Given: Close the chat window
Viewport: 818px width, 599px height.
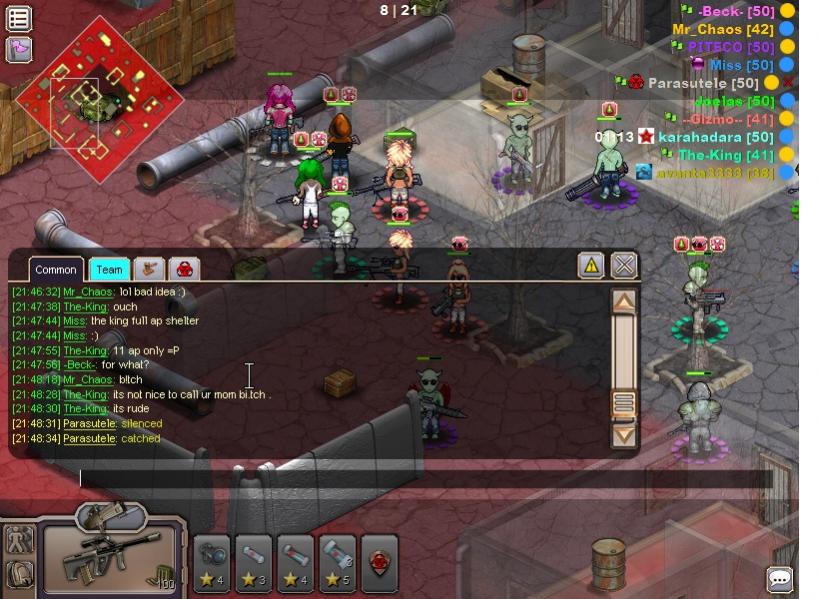Looking at the screenshot, I should tap(624, 265).
